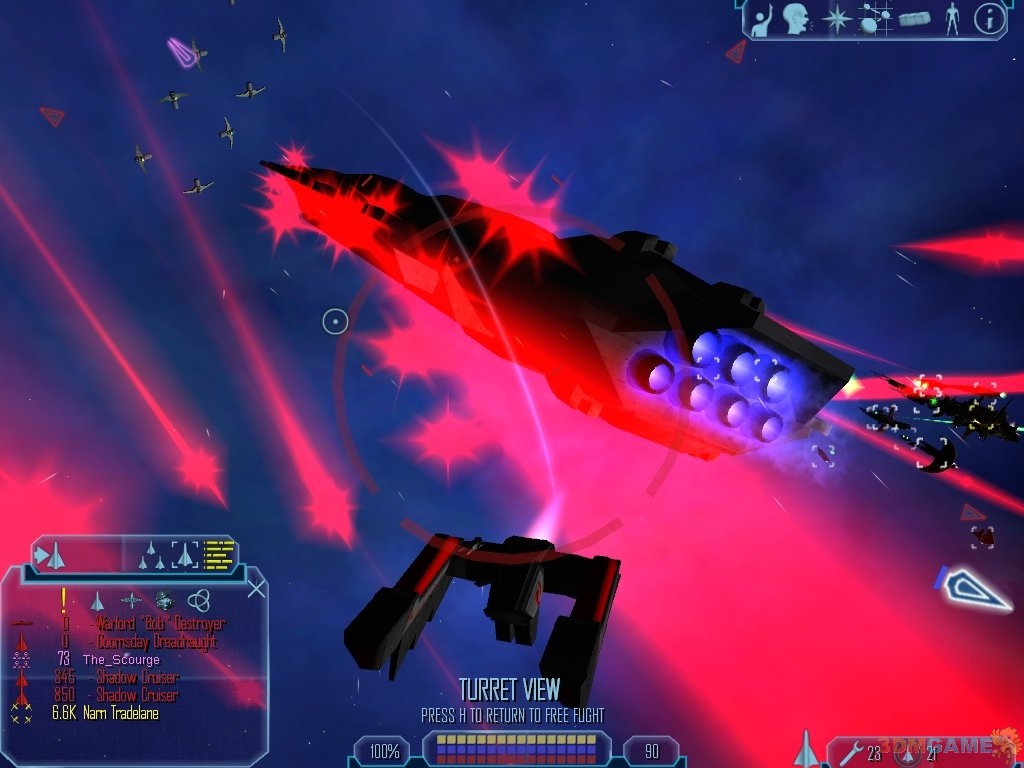Screen dimensions: 1024x768
Task: Show player reputation status figure icon
Action: pyautogui.click(x=950, y=18)
